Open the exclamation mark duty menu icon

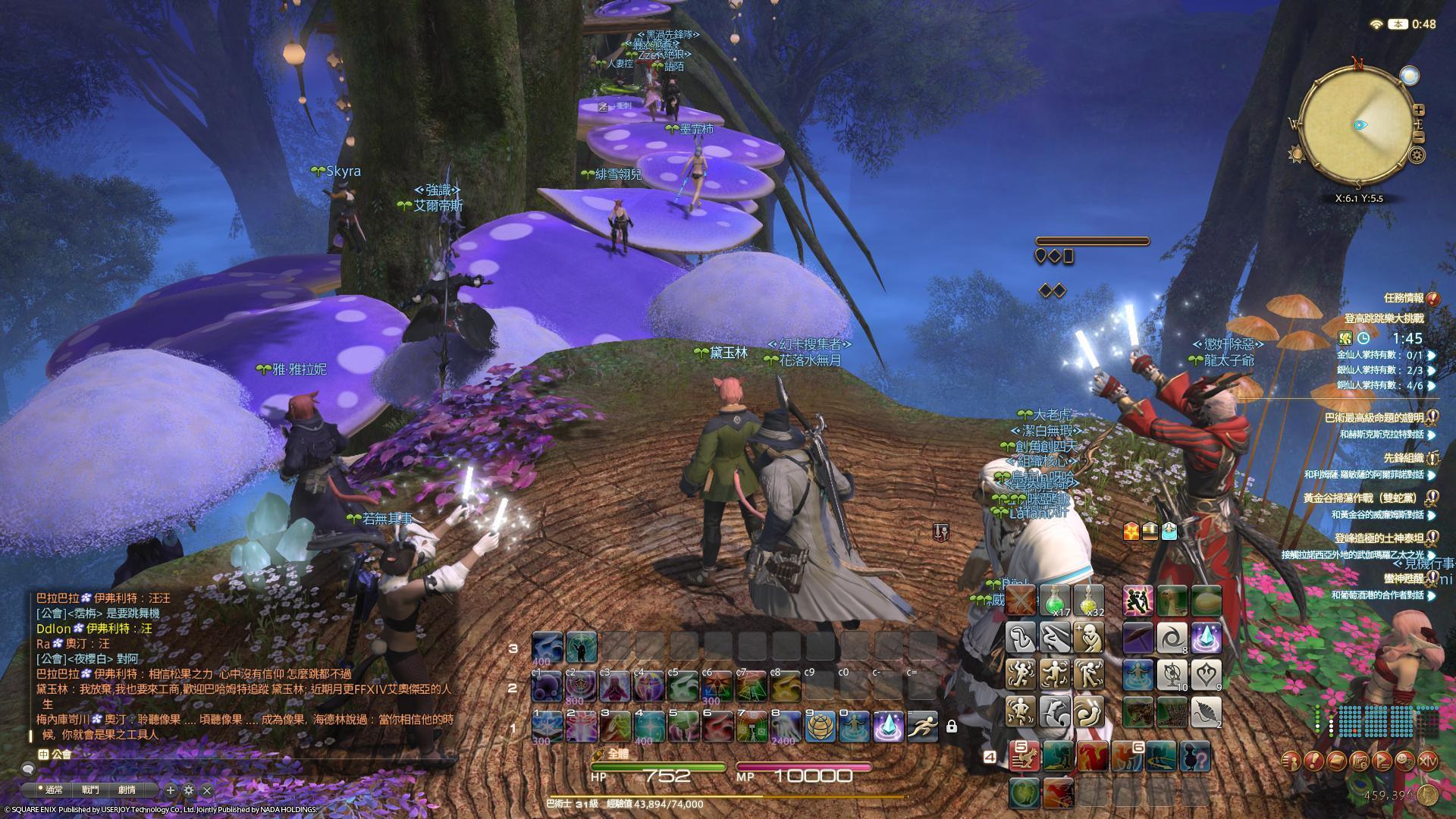pos(1314,761)
